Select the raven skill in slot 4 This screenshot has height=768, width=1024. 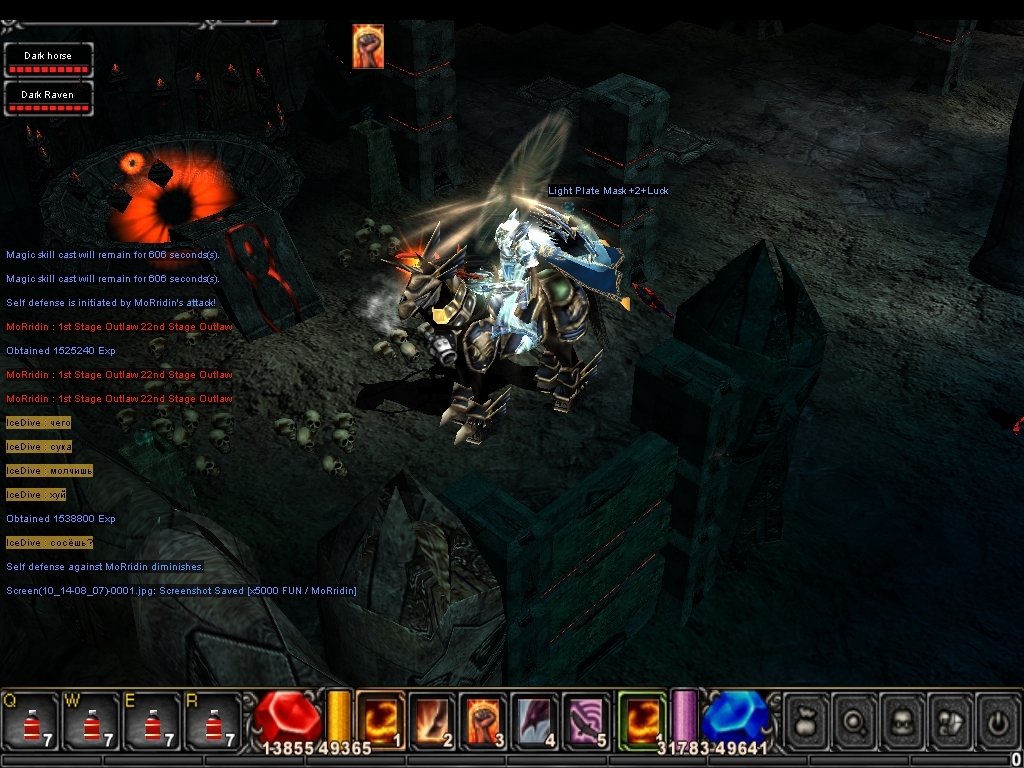pyautogui.click(x=537, y=720)
